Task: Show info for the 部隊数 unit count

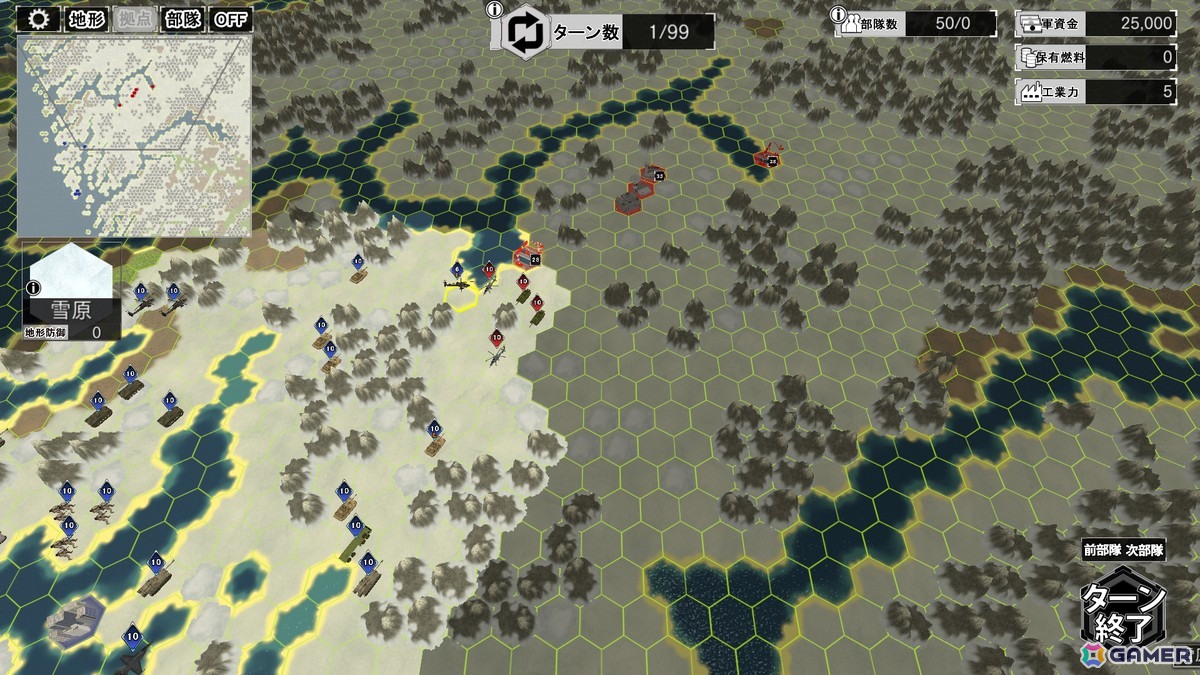Action: 837,13
